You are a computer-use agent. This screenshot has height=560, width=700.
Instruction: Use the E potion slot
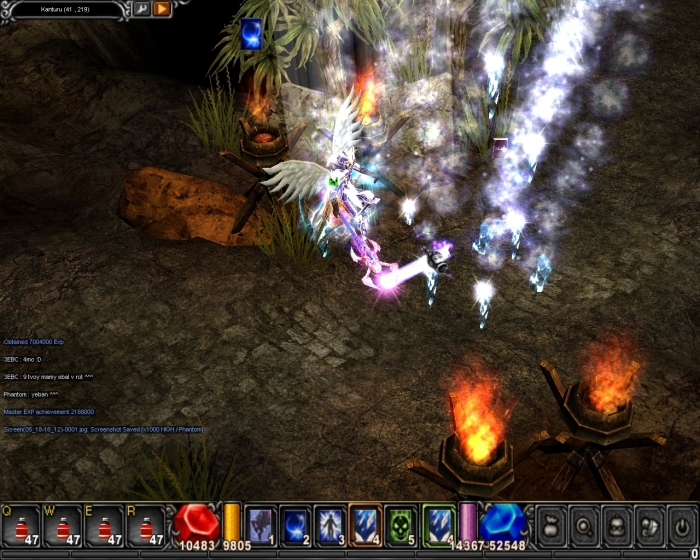pos(105,525)
